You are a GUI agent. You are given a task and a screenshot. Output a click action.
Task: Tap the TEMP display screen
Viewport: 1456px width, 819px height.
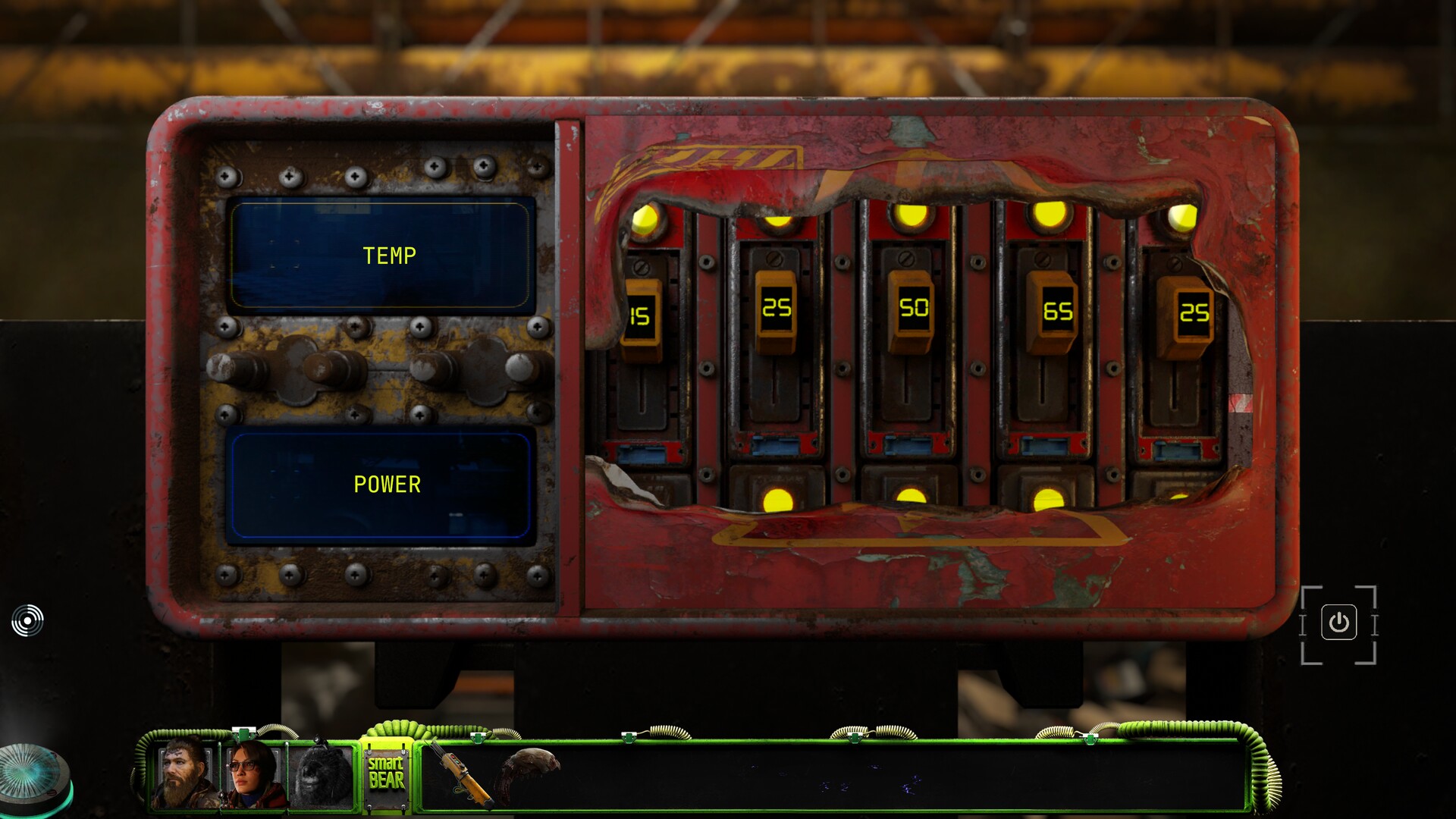point(381,256)
